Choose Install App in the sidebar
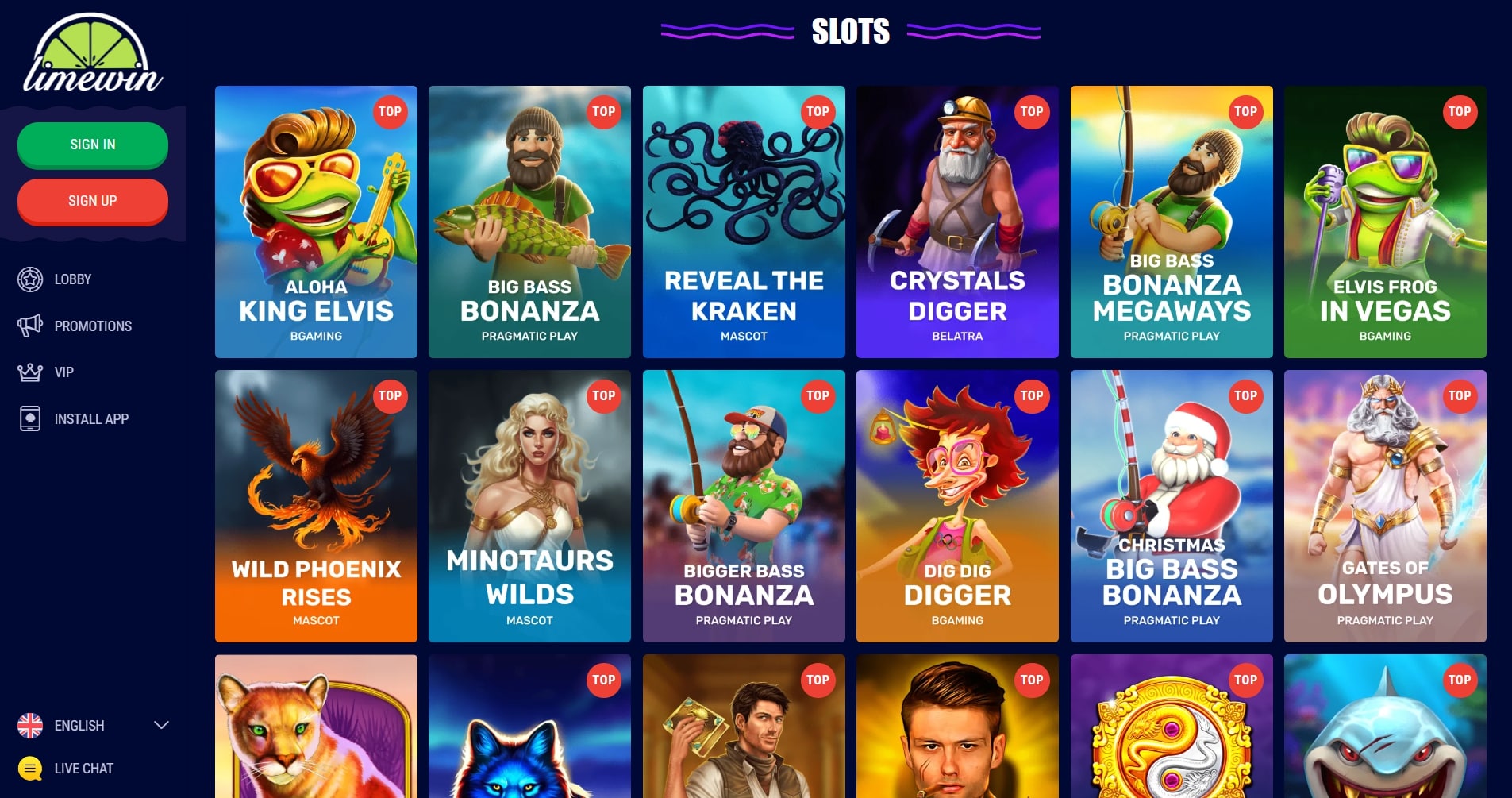 point(90,419)
